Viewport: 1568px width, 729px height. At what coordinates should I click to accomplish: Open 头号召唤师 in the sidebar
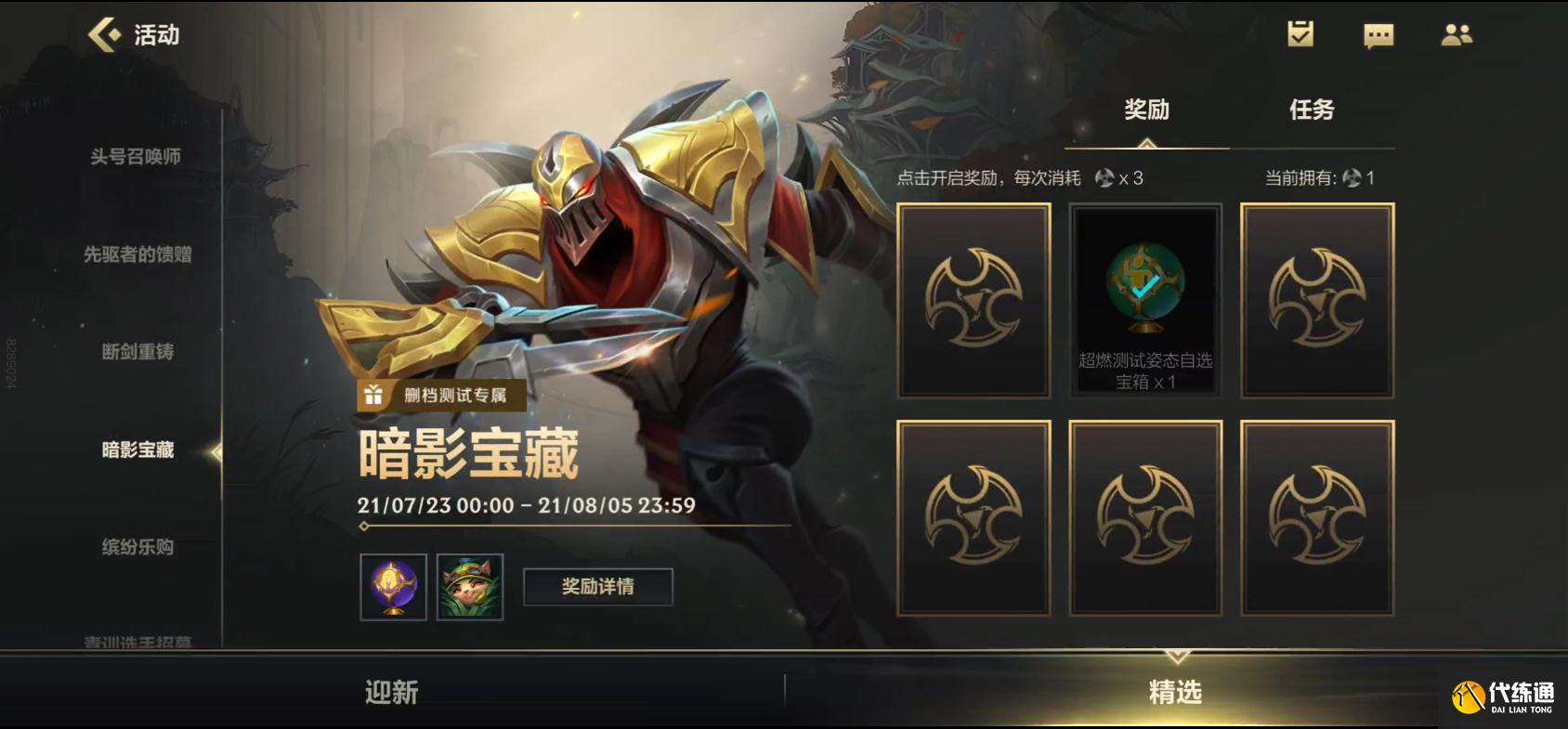[137, 158]
